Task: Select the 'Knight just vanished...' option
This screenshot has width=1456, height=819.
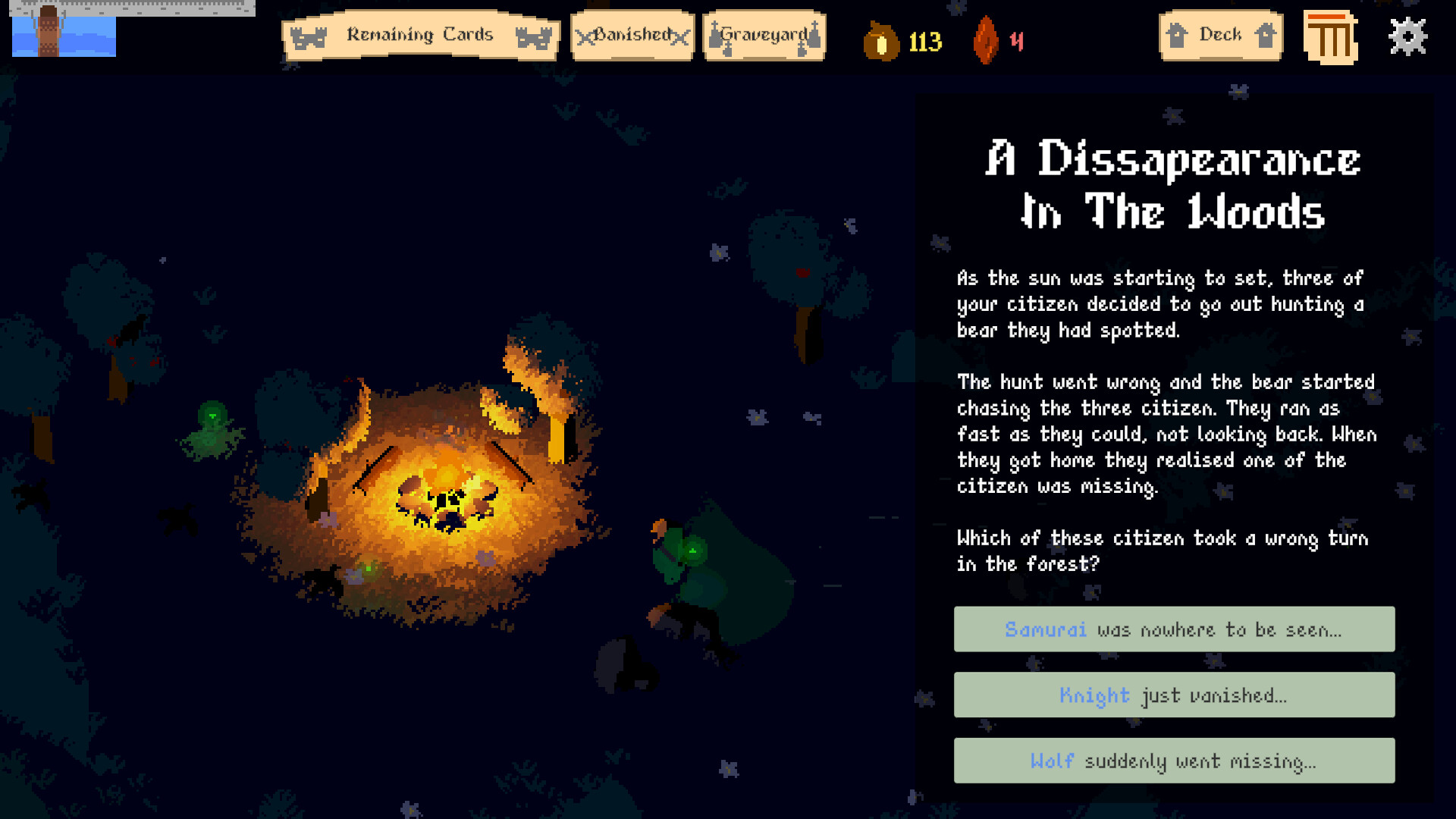Action: coord(1174,695)
